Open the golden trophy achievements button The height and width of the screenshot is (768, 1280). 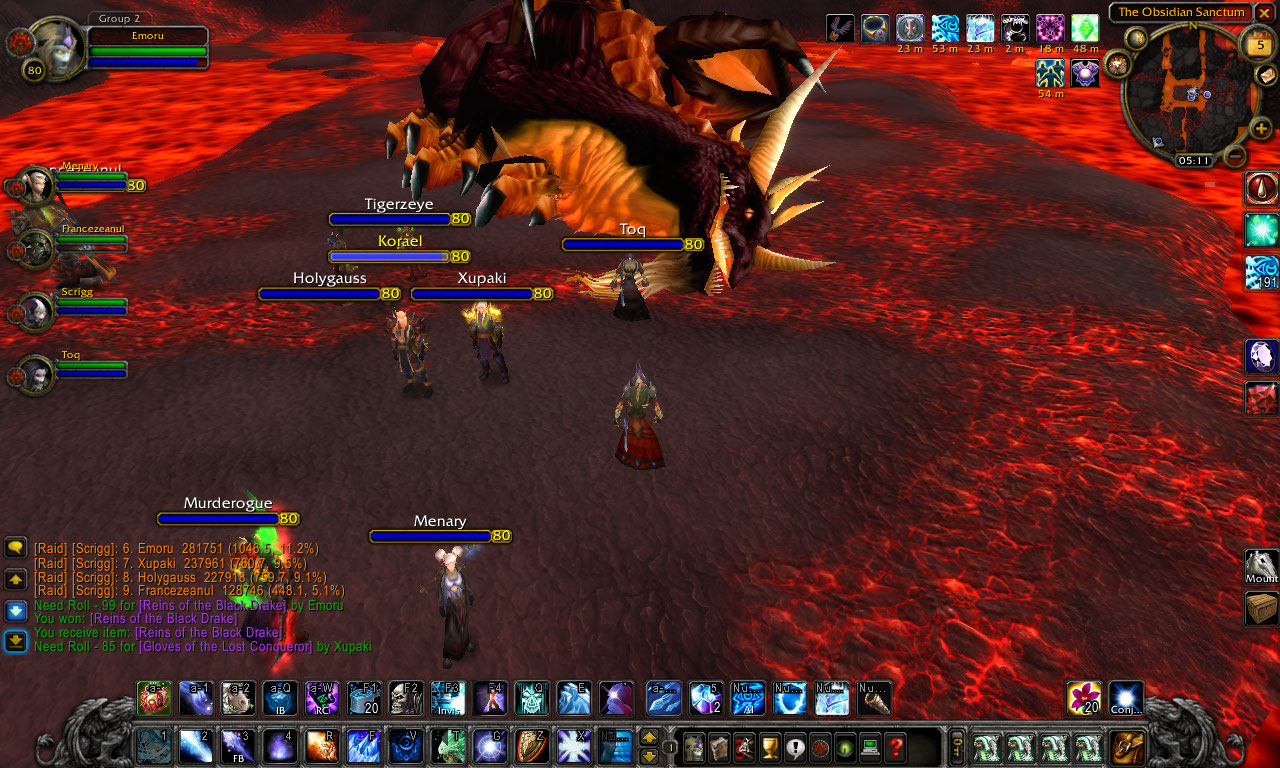coord(770,746)
